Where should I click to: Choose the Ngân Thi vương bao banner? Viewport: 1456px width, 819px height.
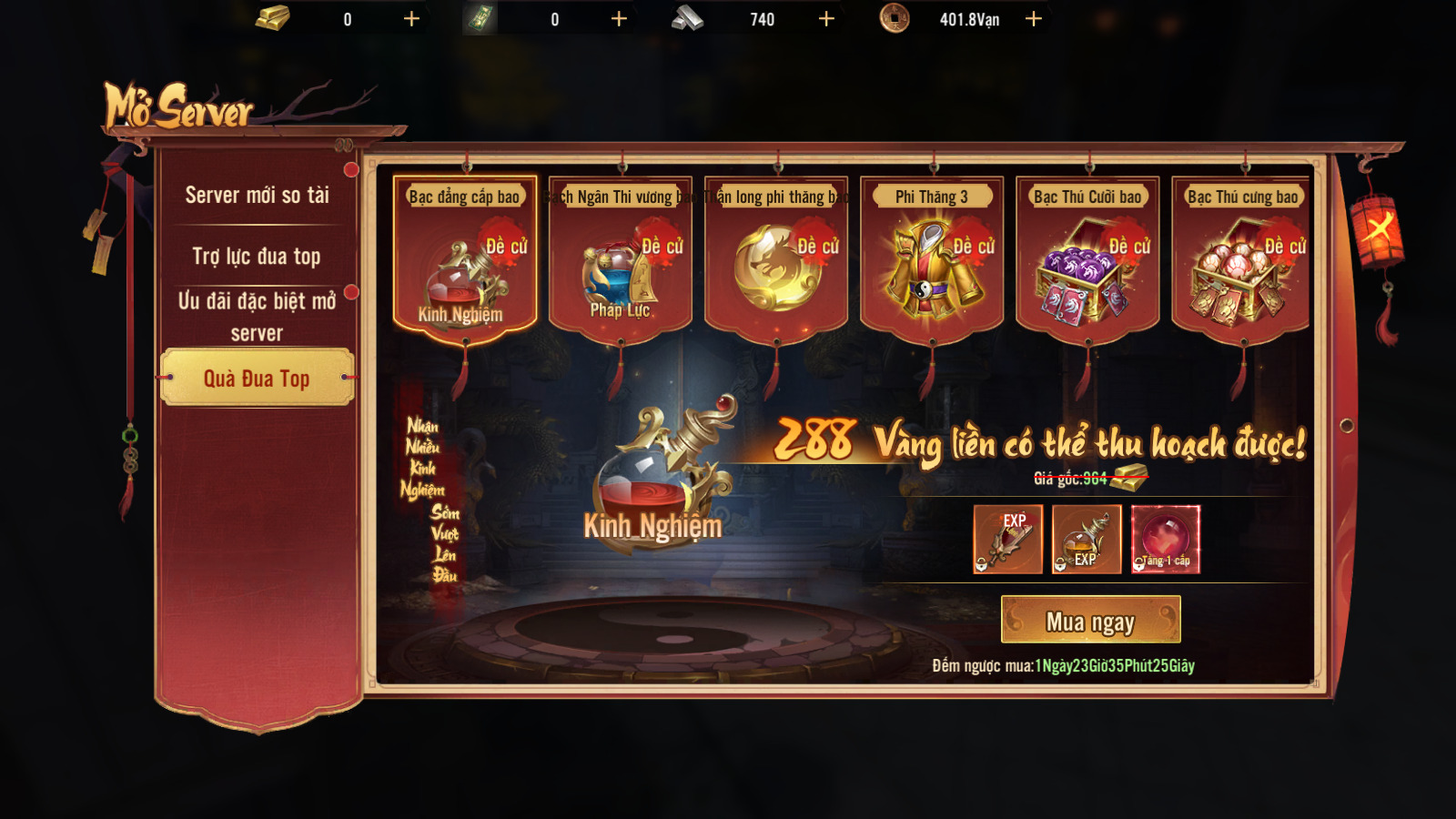click(621, 259)
